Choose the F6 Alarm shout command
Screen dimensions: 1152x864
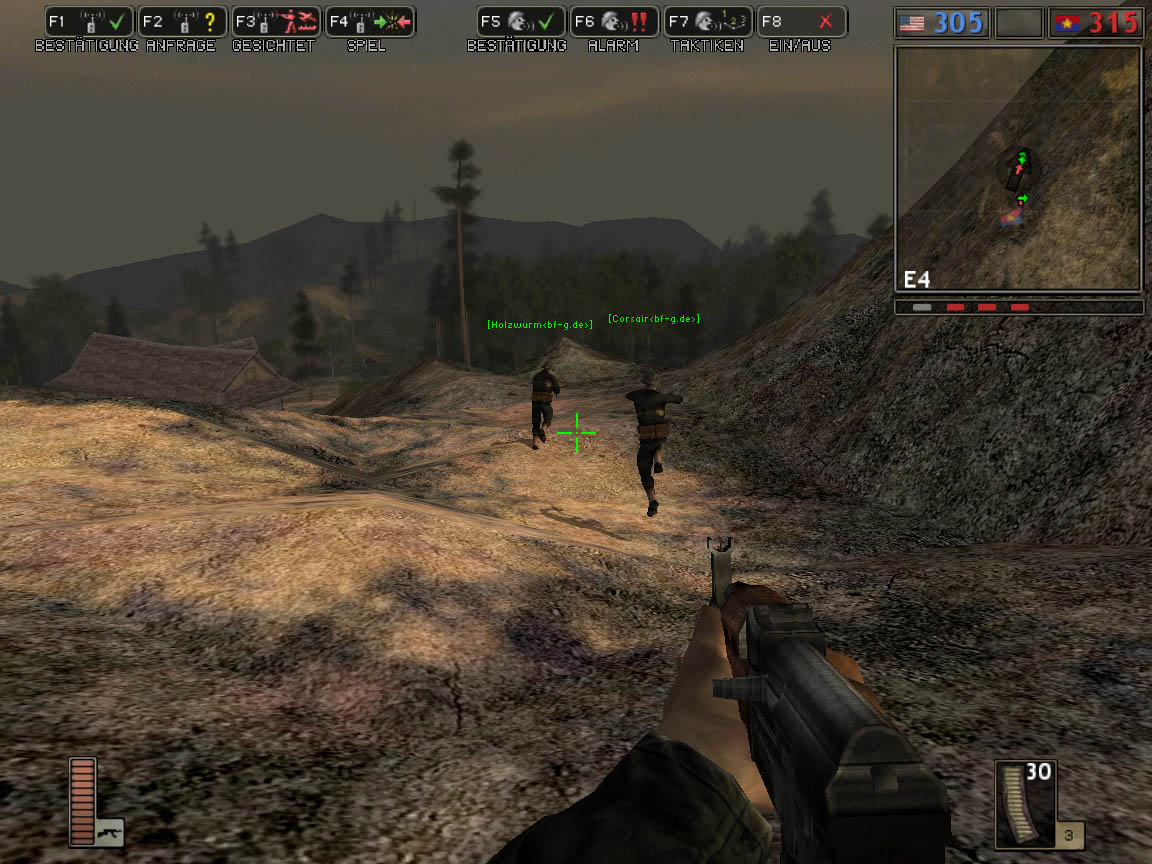pyautogui.click(x=614, y=22)
